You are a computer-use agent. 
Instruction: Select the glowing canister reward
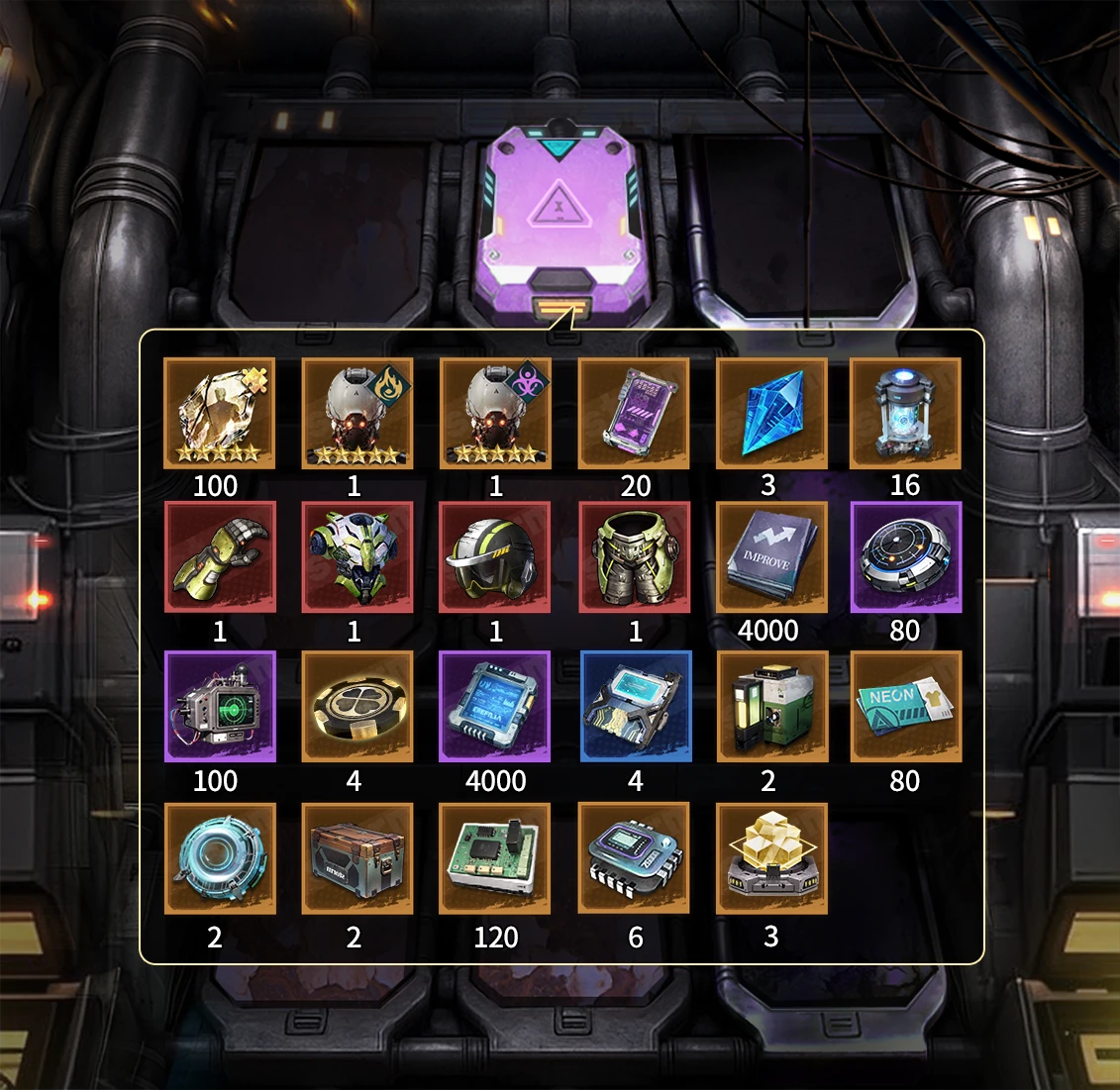coord(905,414)
